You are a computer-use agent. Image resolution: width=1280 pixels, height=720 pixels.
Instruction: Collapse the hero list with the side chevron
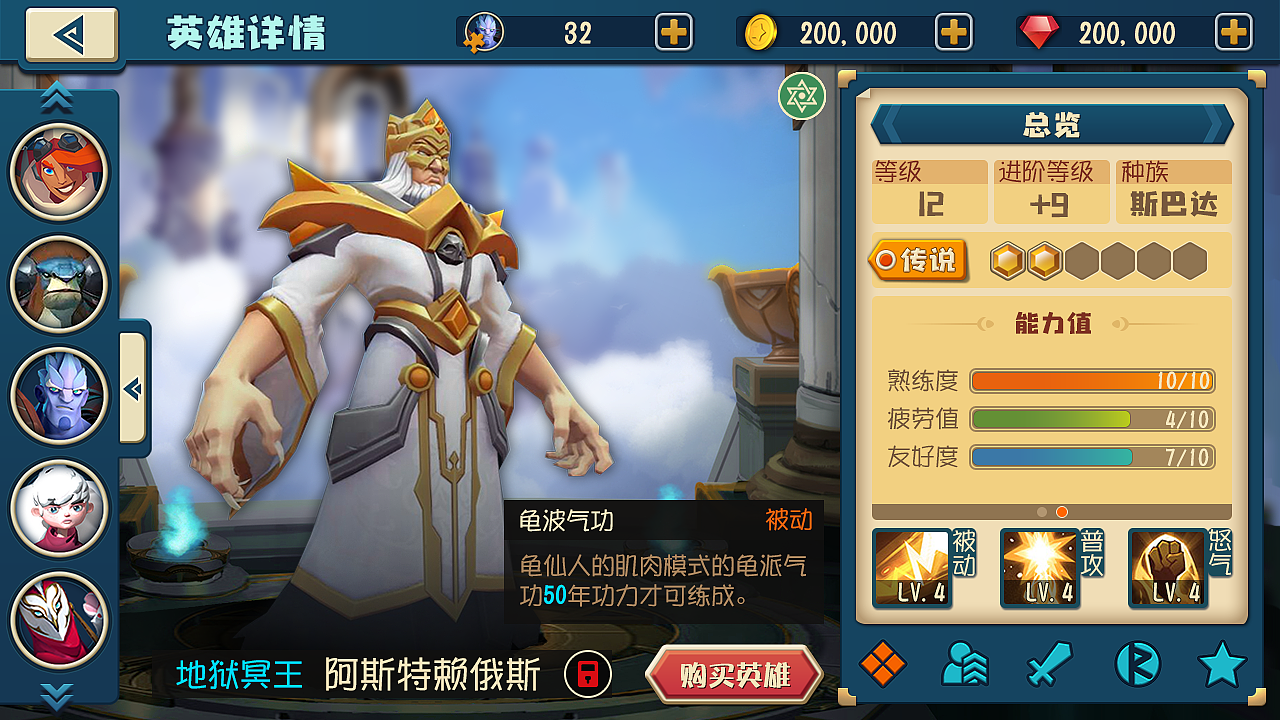131,390
